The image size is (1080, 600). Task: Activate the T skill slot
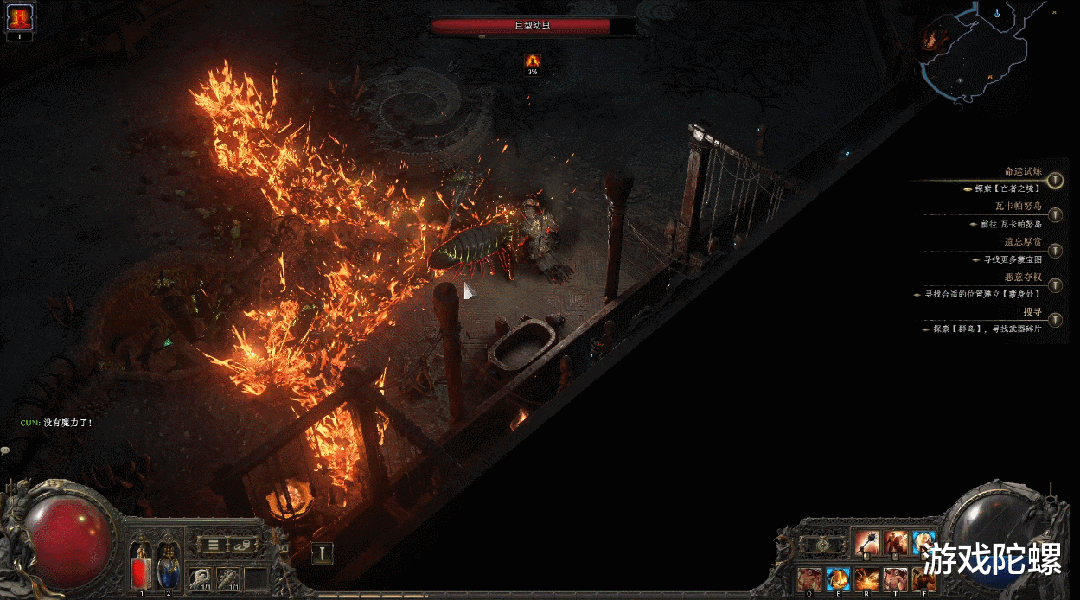pos(896,578)
